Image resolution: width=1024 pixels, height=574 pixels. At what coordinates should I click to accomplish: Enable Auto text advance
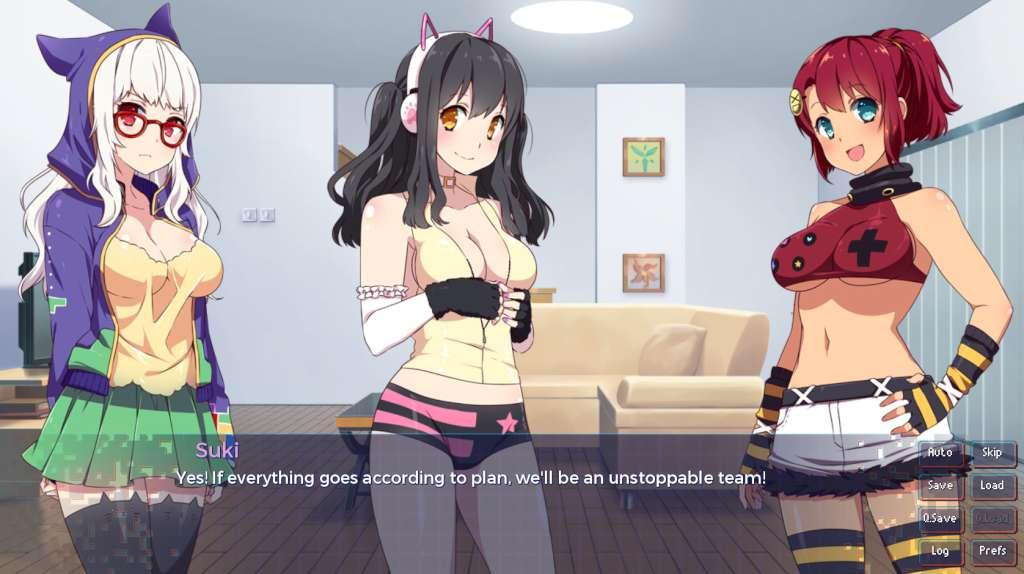pos(940,453)
